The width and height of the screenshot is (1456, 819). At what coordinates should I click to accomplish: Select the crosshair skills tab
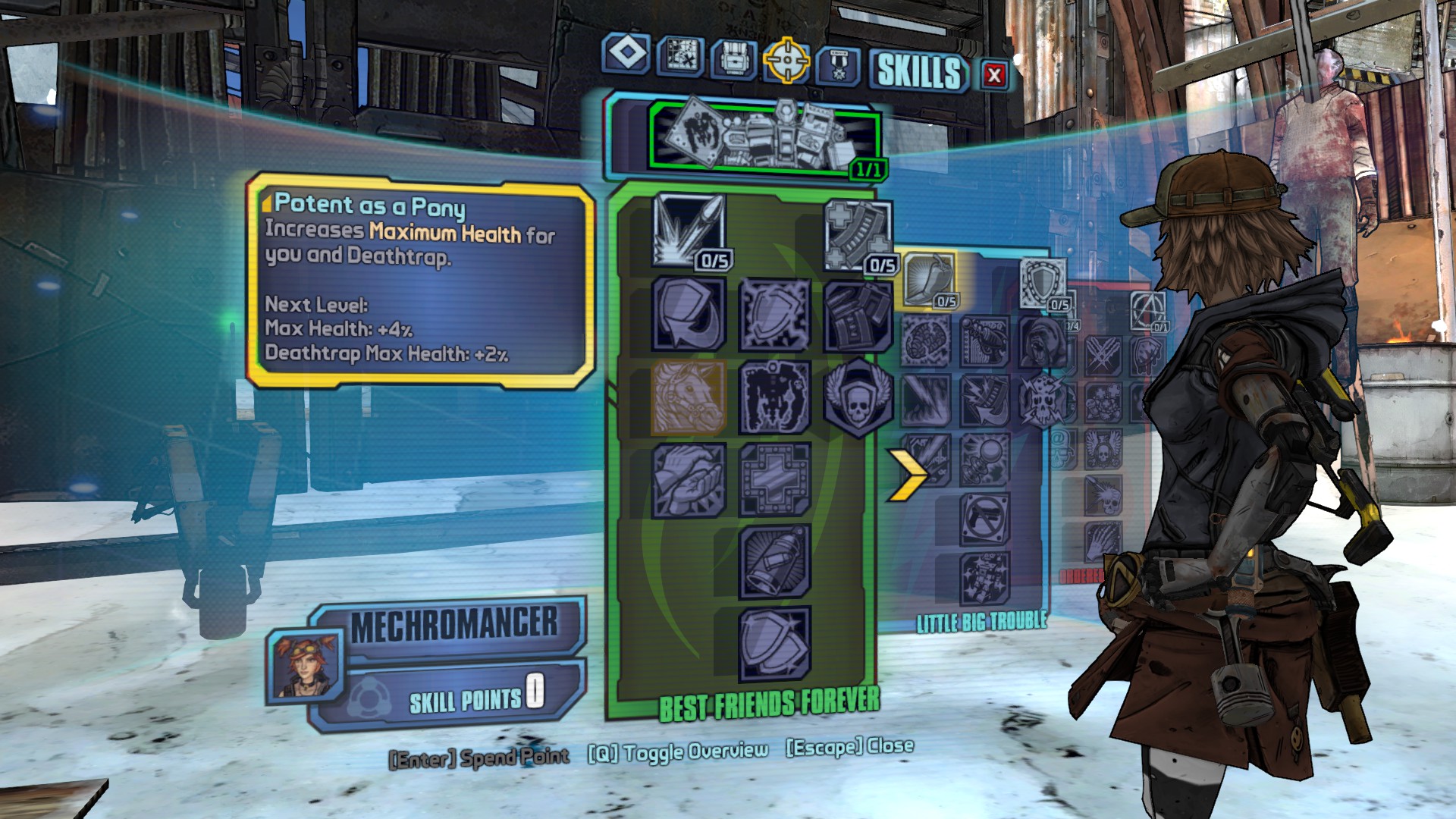pos(786,59)
